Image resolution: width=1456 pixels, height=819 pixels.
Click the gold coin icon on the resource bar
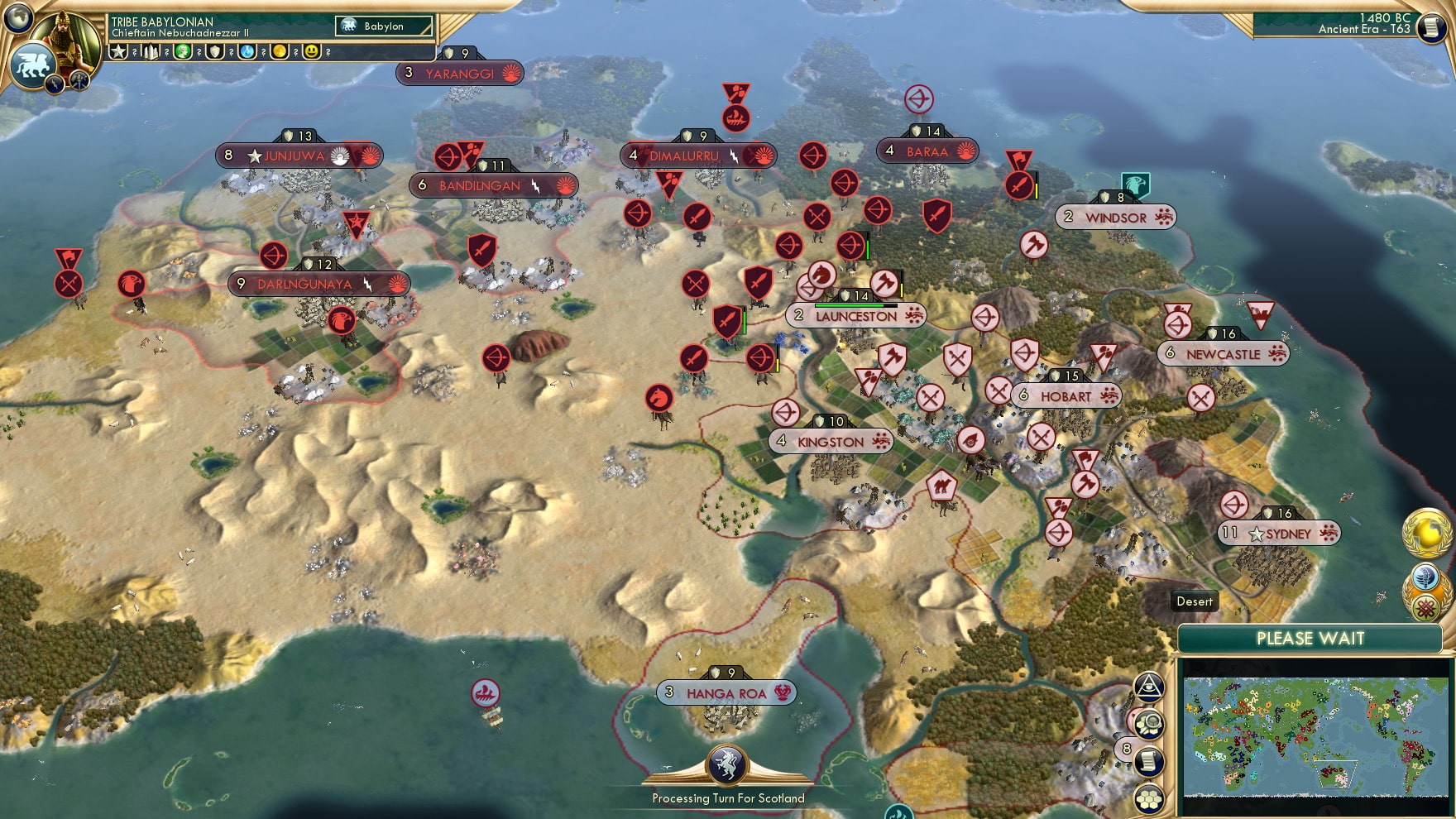pos(280,51)
